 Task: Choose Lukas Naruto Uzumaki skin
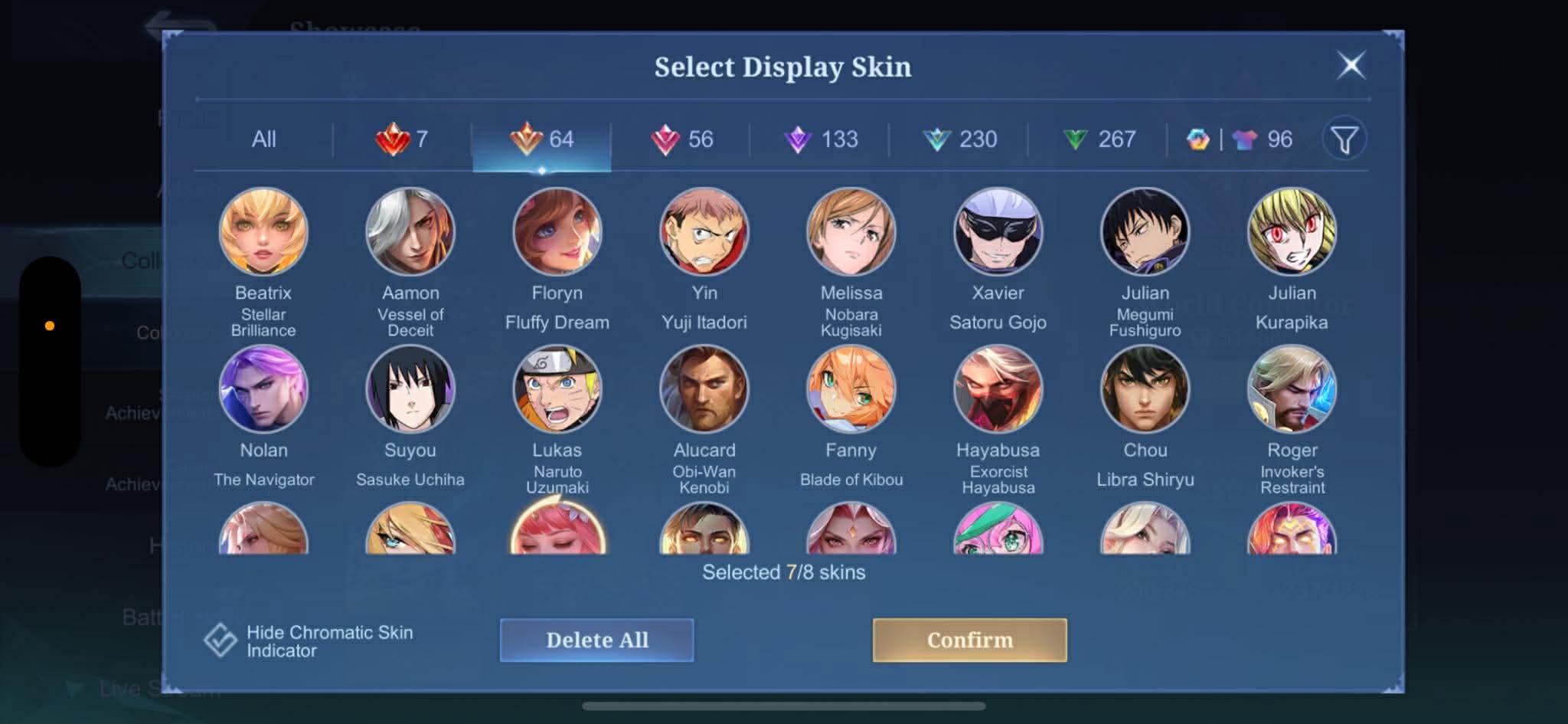point(557,389)
